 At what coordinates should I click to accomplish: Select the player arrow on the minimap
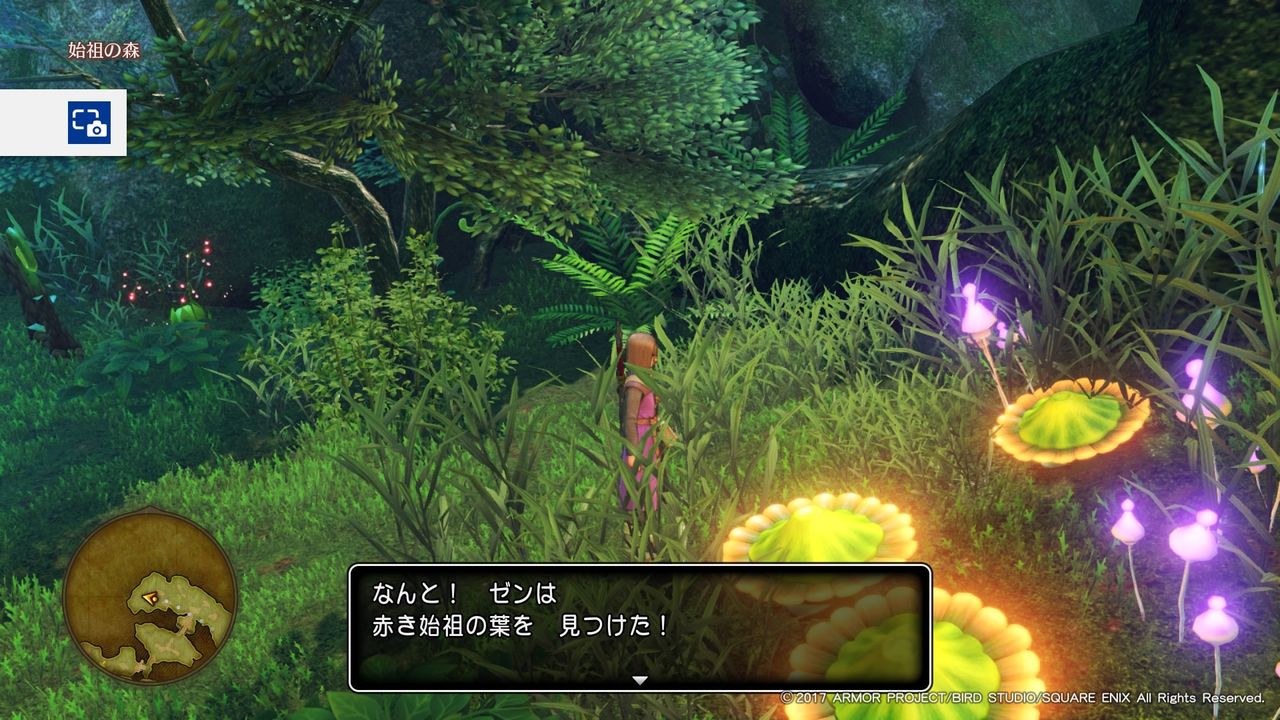point(150,598)
